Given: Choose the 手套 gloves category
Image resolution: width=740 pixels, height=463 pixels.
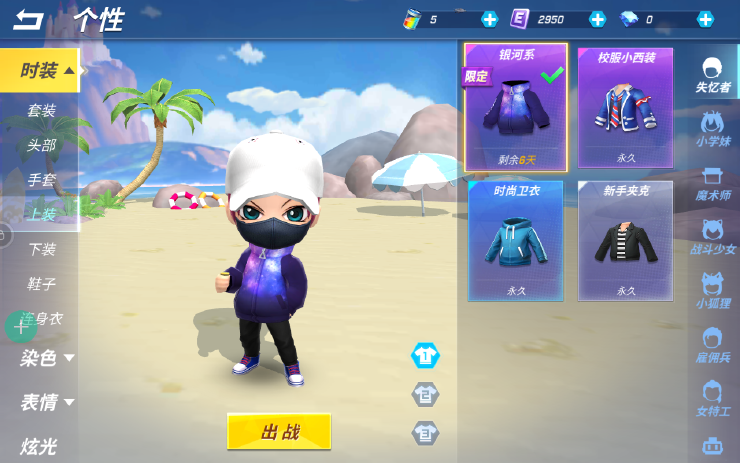Looking at the screenshot, I should [41, 180].
